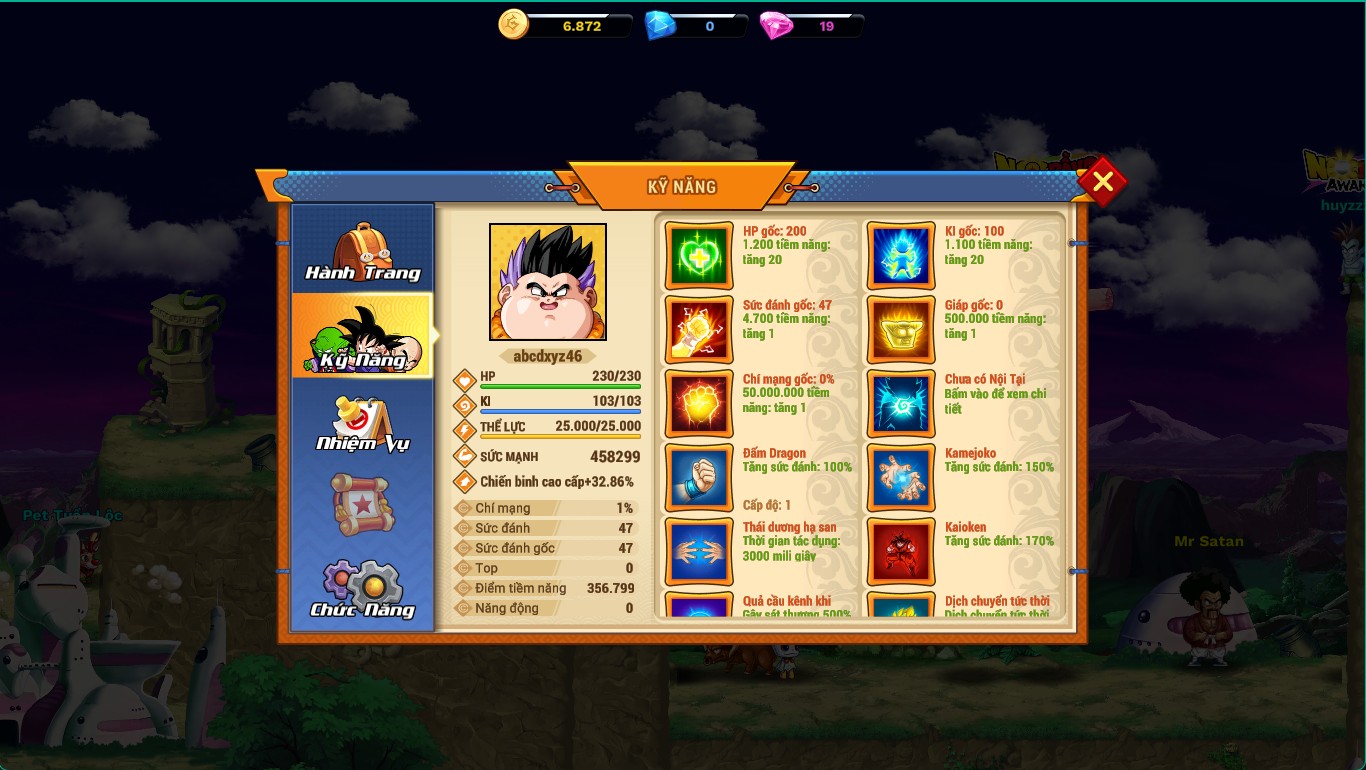Click the character portrait of abcdxyz46

click(x=547, y=282)
